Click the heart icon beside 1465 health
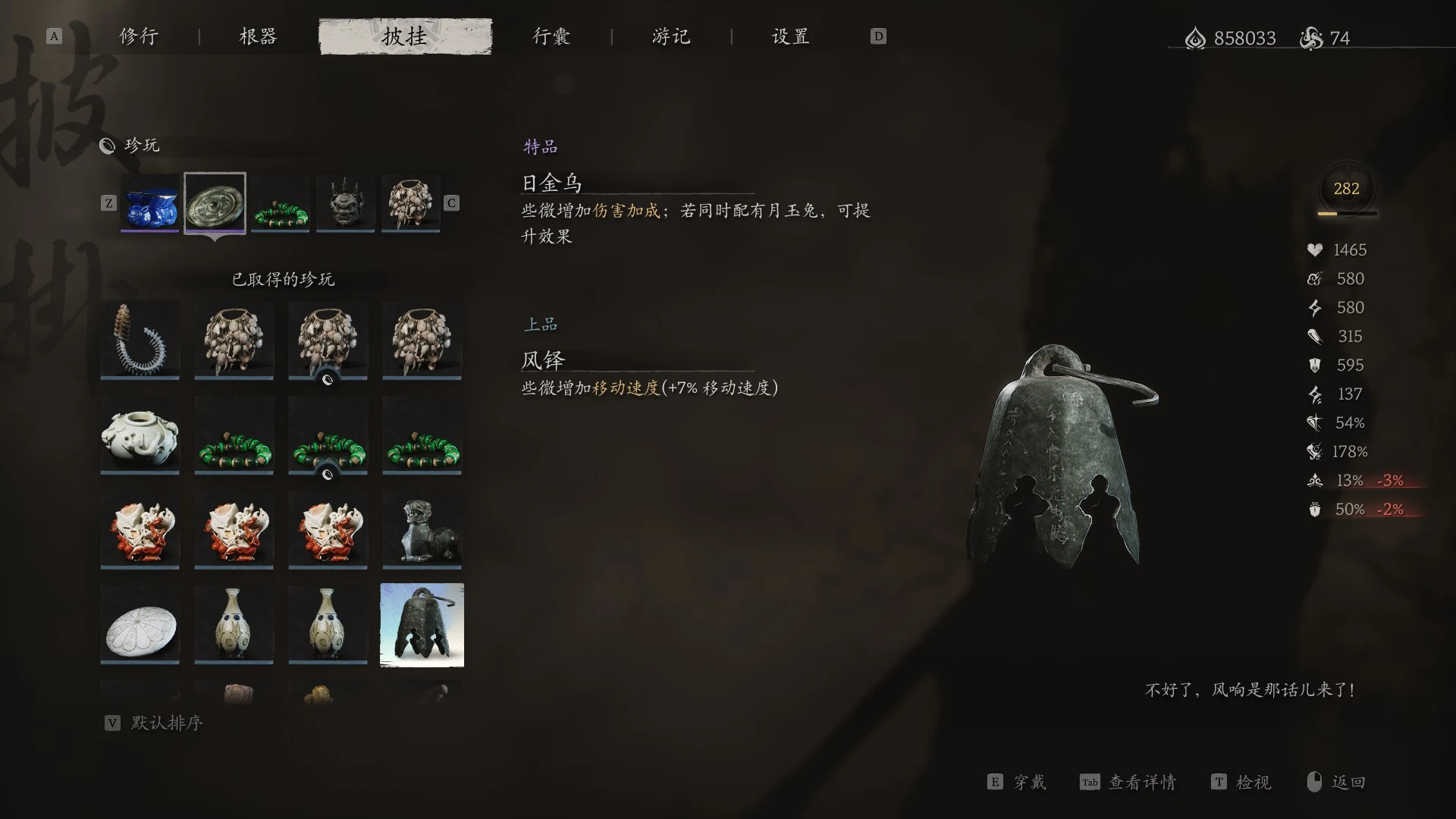1456x819 pixels. tap(1316, 249)
